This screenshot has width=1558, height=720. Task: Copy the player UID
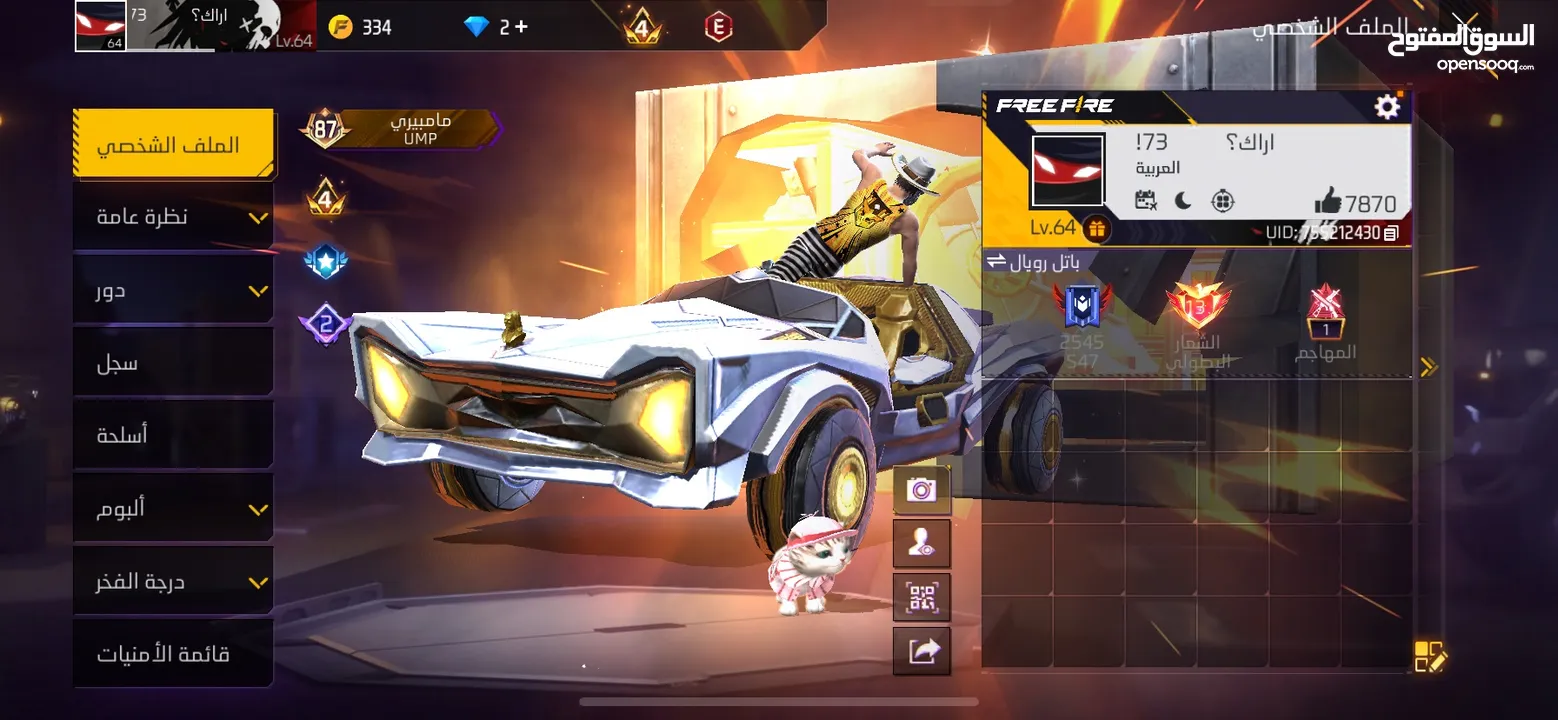tap(1391, 233)
